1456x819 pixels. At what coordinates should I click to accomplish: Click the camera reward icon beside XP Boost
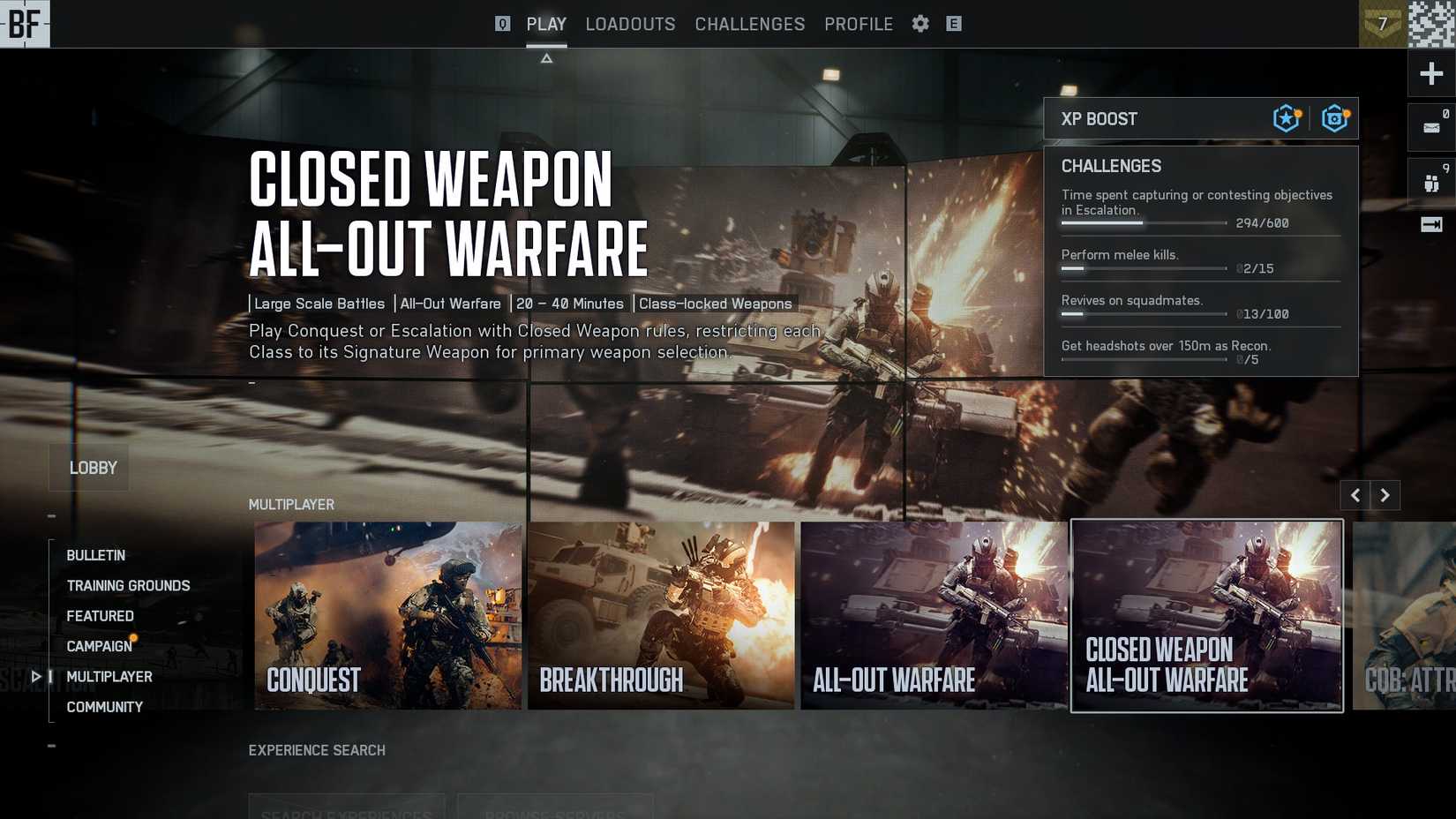click(1334, 117)
